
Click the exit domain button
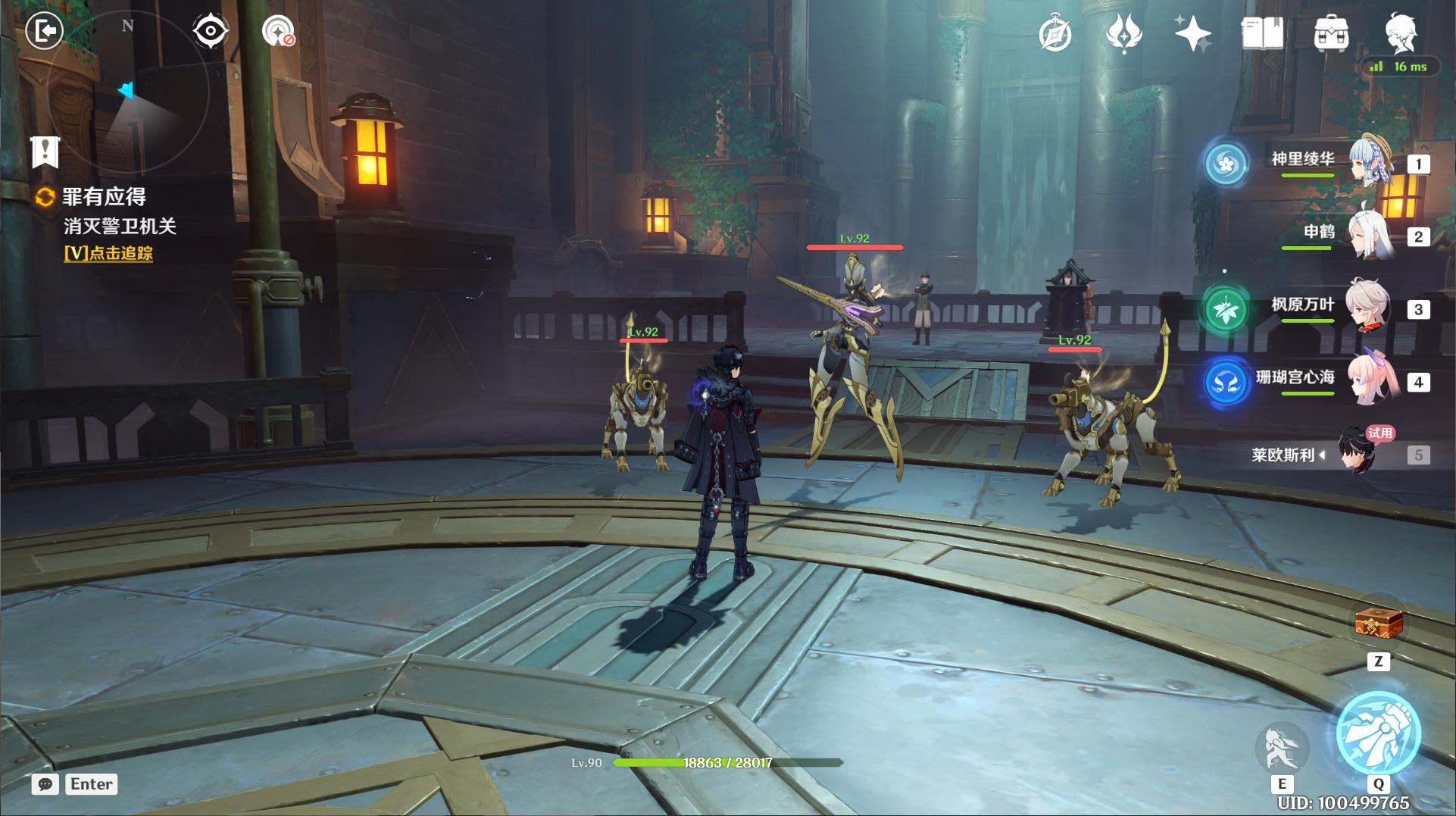click(x=44, y=31)
